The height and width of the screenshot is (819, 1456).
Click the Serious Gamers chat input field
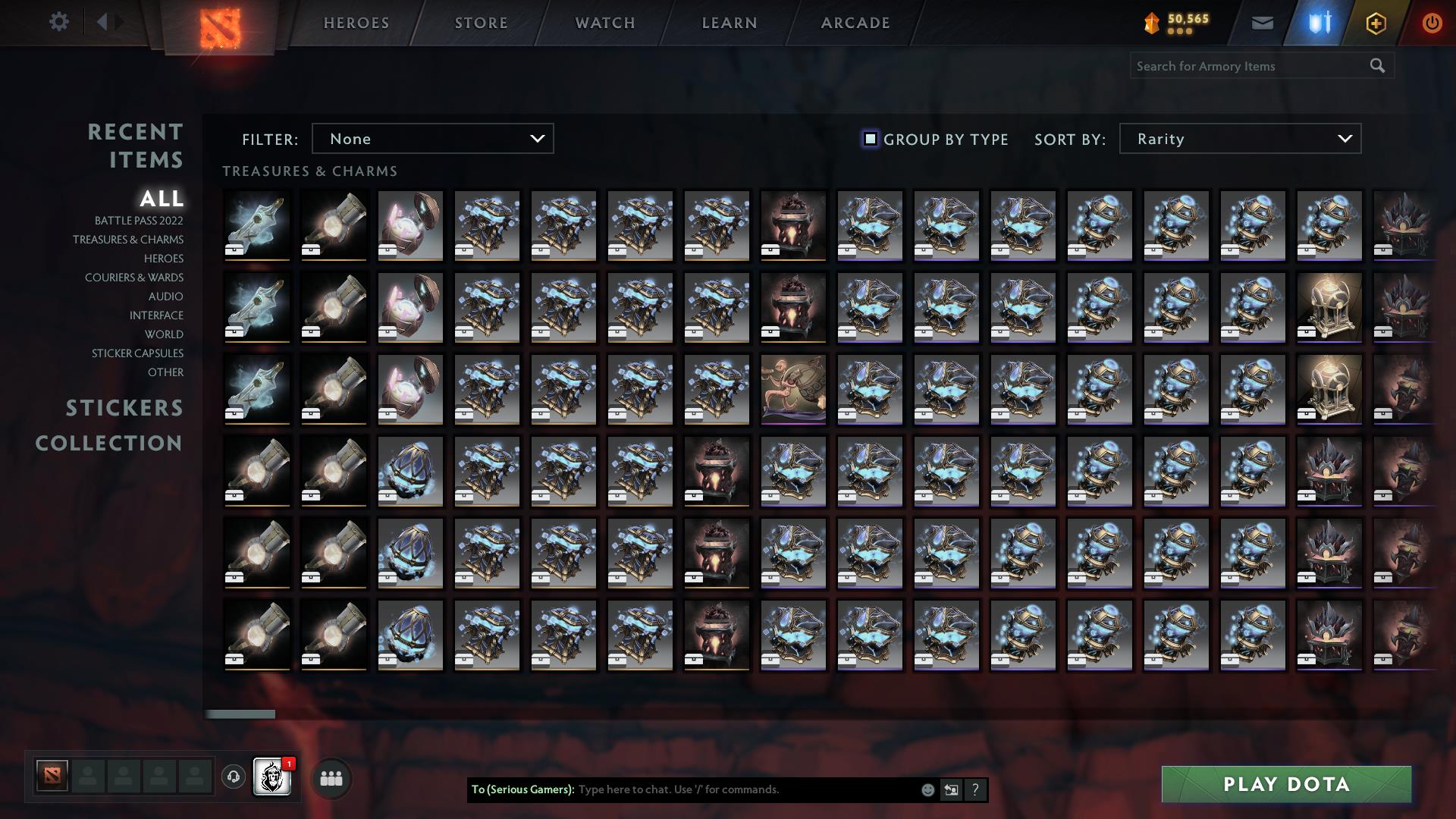[720, 789]
